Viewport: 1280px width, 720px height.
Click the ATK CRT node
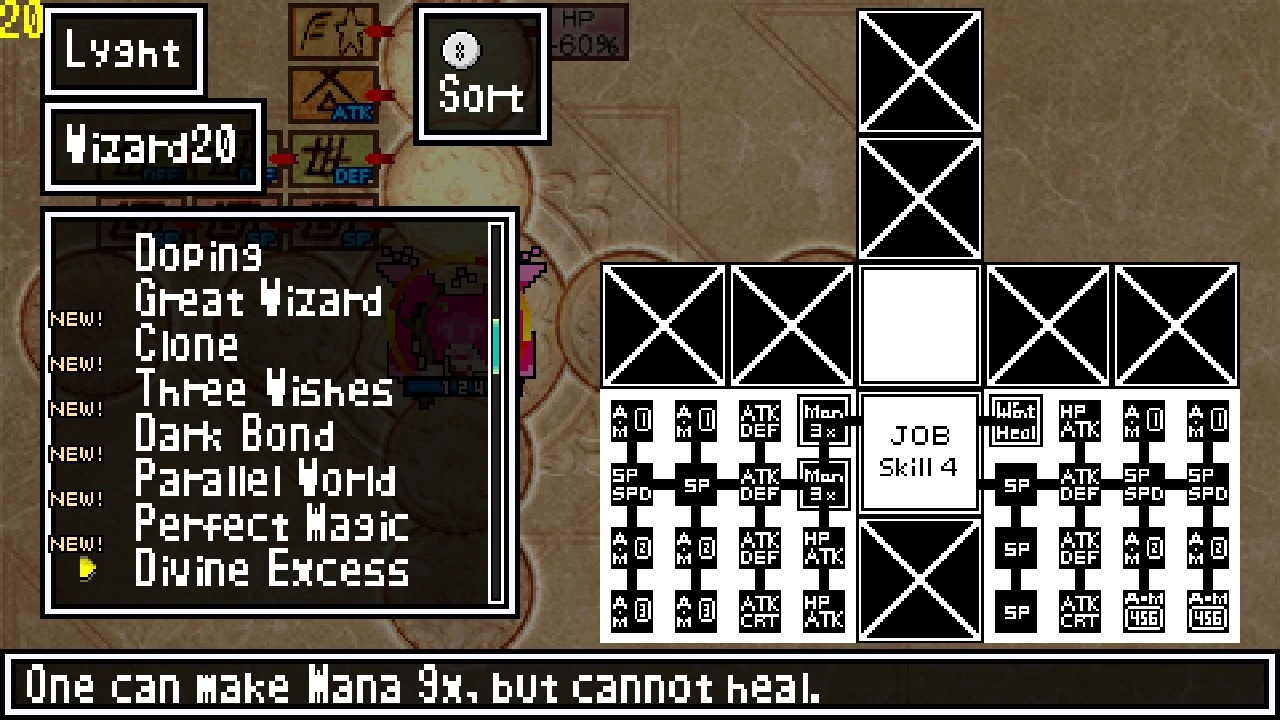click(760, 610)
